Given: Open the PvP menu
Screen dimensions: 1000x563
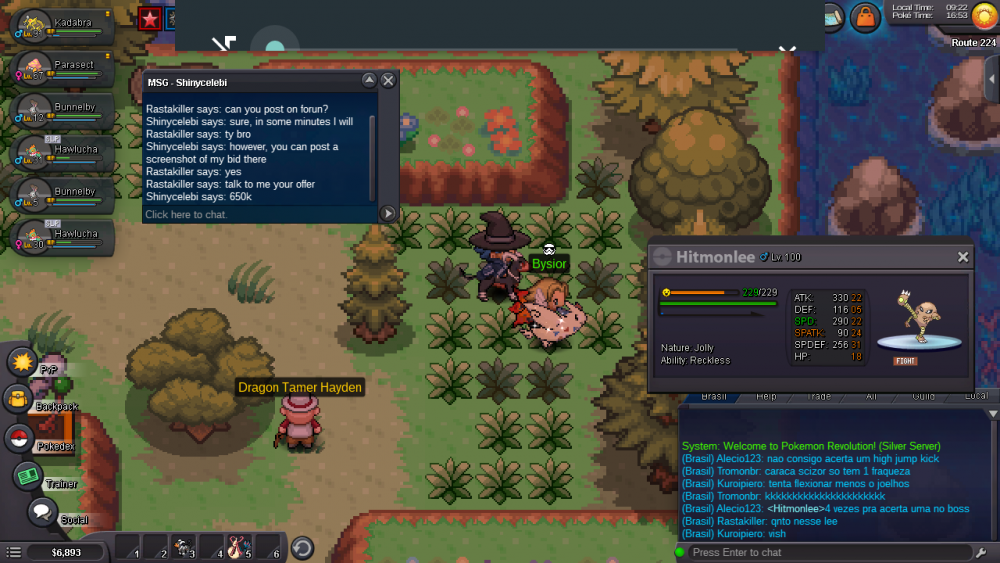Looking at the screenshot, I should coord(24,361).
